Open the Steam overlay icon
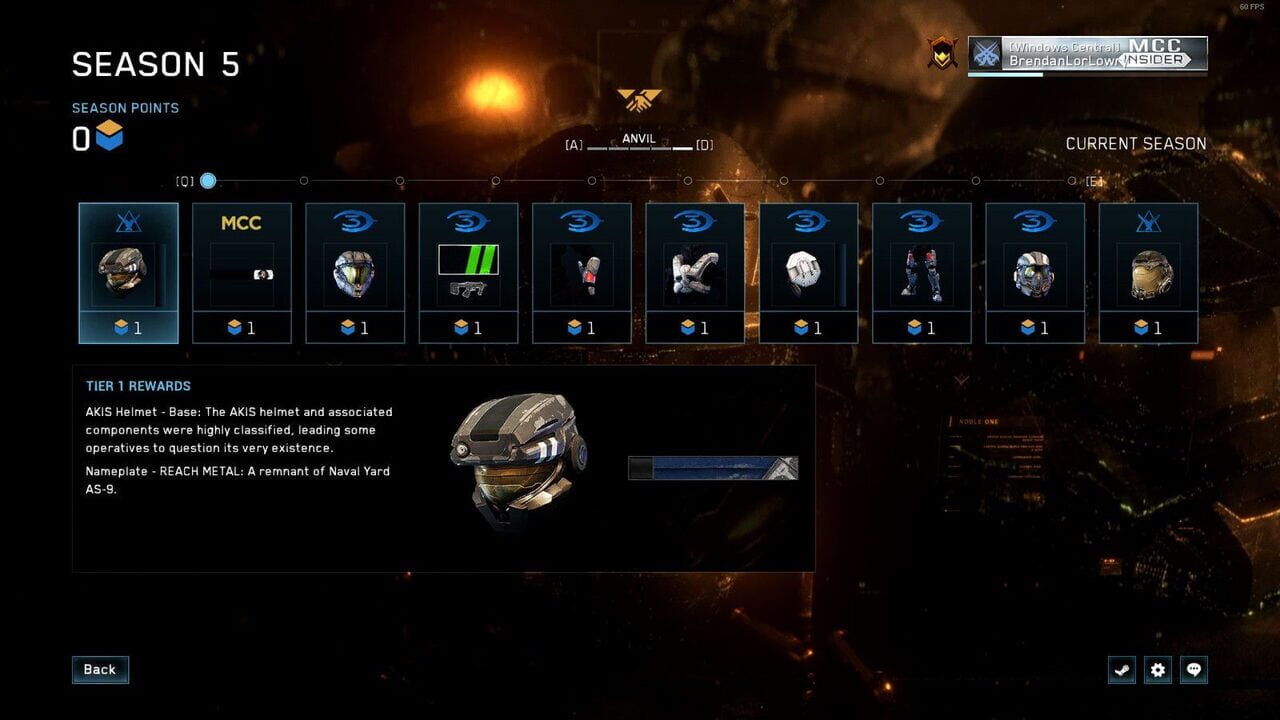1280x720 pixels. 1122,670
